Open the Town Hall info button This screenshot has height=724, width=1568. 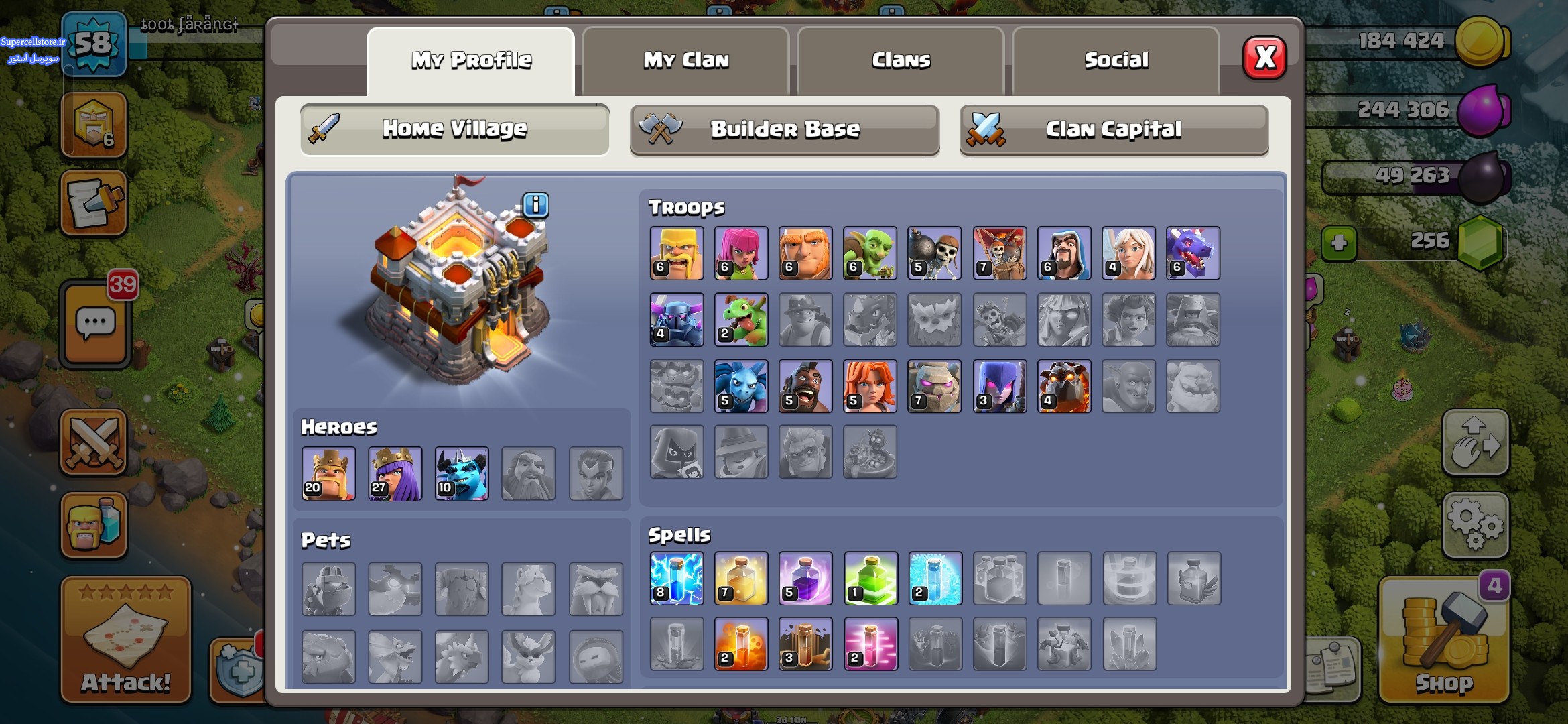[535, 204]
